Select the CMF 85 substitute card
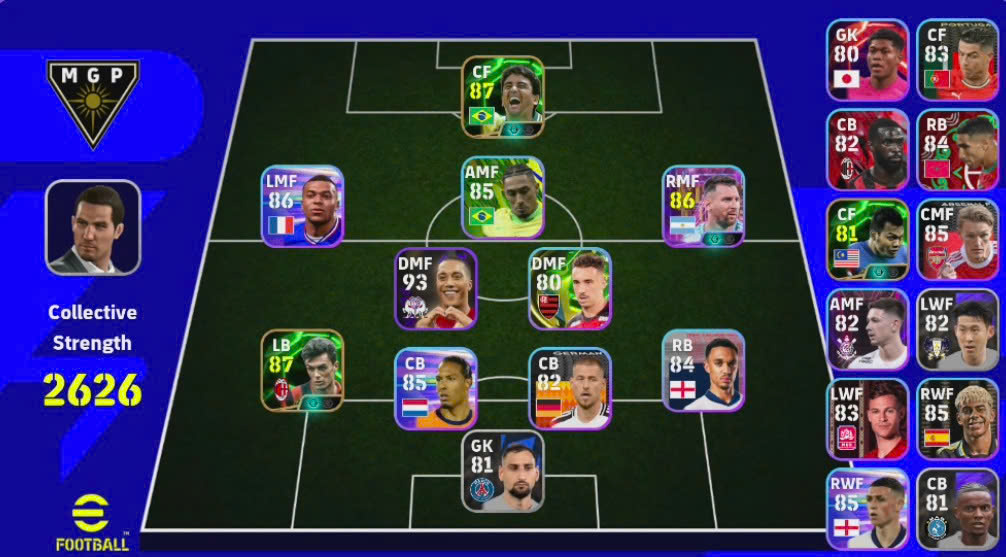 [957, 240]
